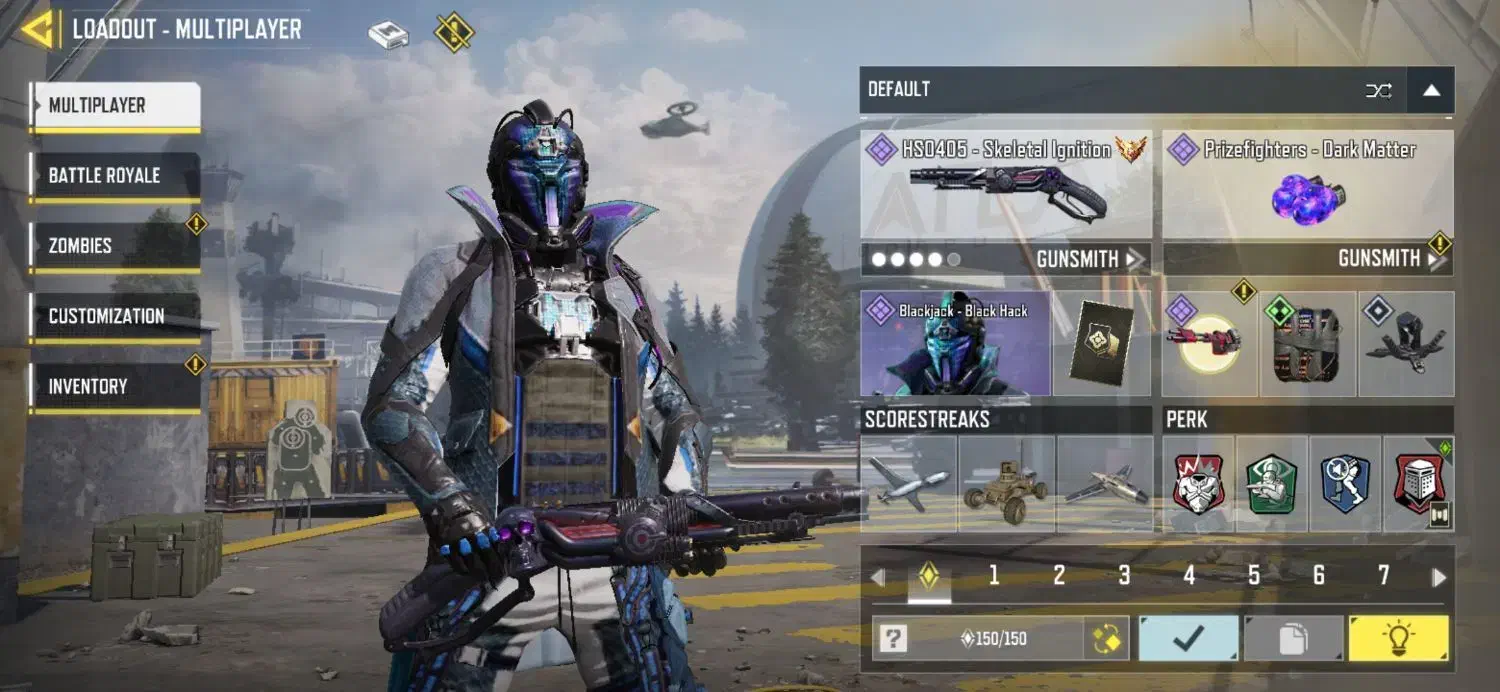The height and width of the screenshot is (692, 1500).
Task: Open the Zombies loadout tab
Action: pyautogui.click(x=115, y=246)
